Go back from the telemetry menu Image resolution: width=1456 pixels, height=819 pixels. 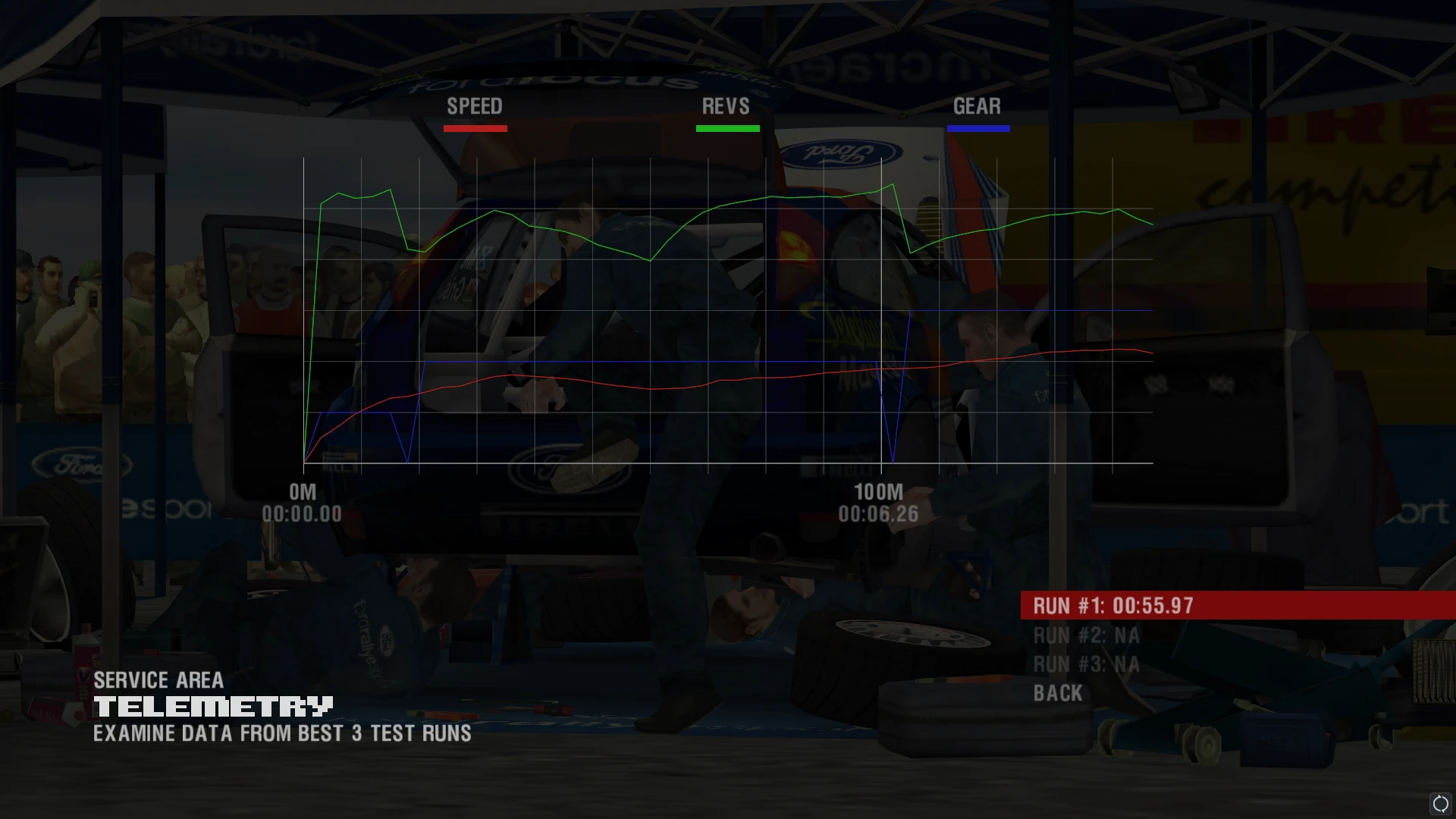click(x=1058, y=693)
